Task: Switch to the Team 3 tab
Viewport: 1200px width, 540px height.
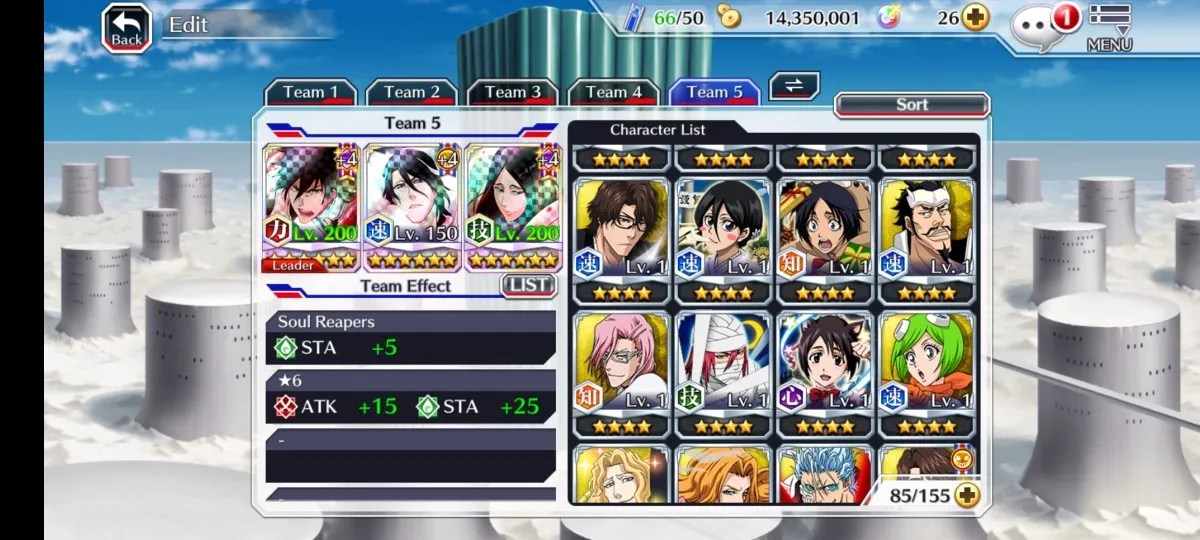Action: point(512,92)
